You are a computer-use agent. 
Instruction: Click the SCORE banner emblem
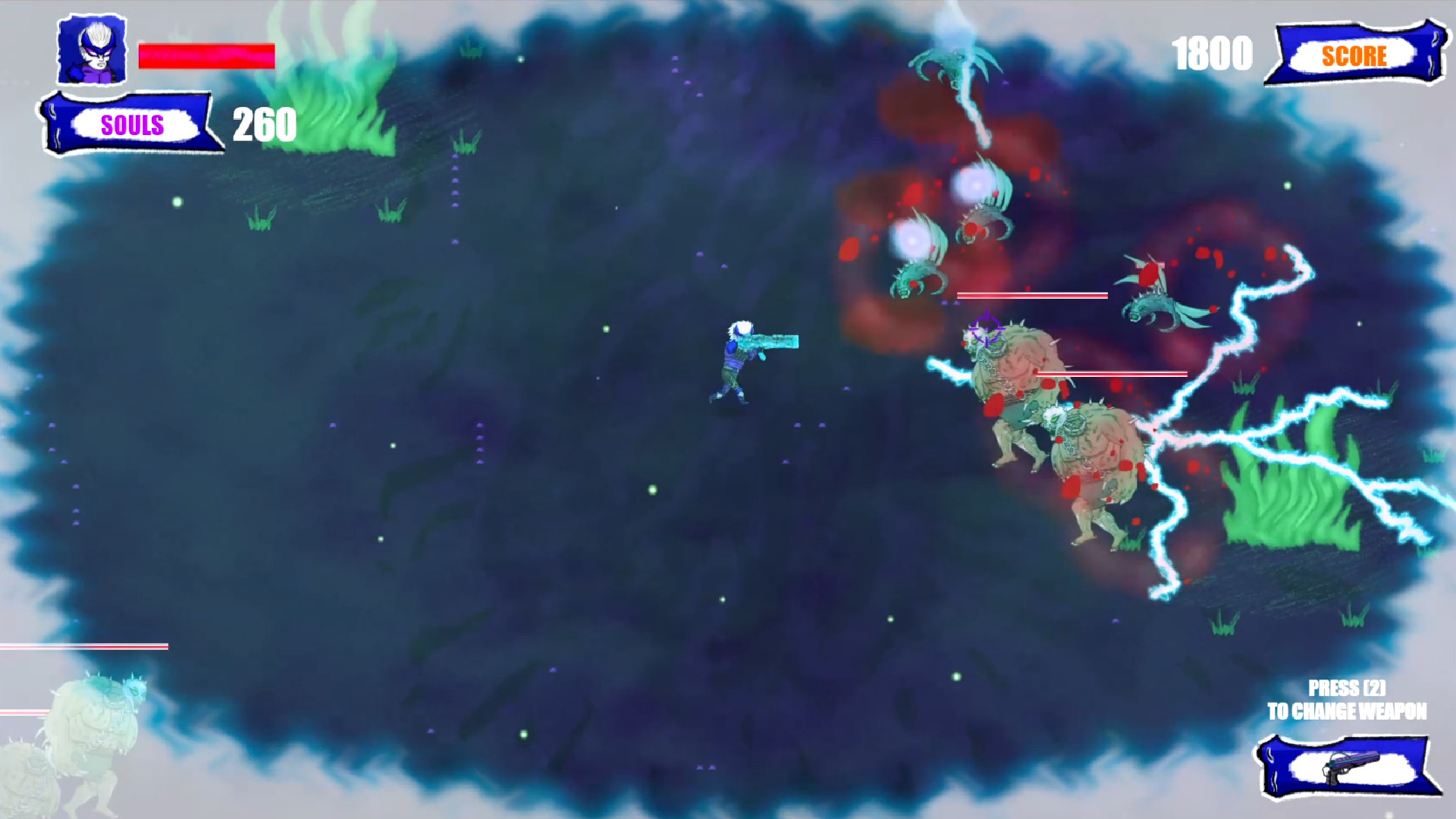tap(1355, 55)
